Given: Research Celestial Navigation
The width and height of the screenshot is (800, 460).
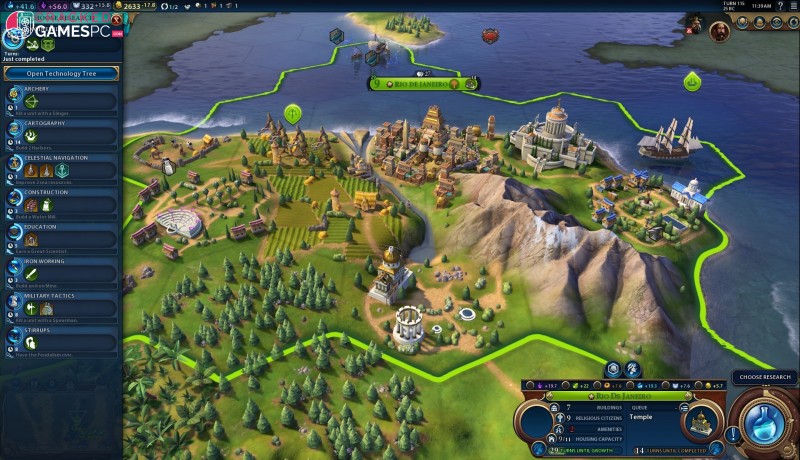Looking at the screenshot, I should [61, 166].
